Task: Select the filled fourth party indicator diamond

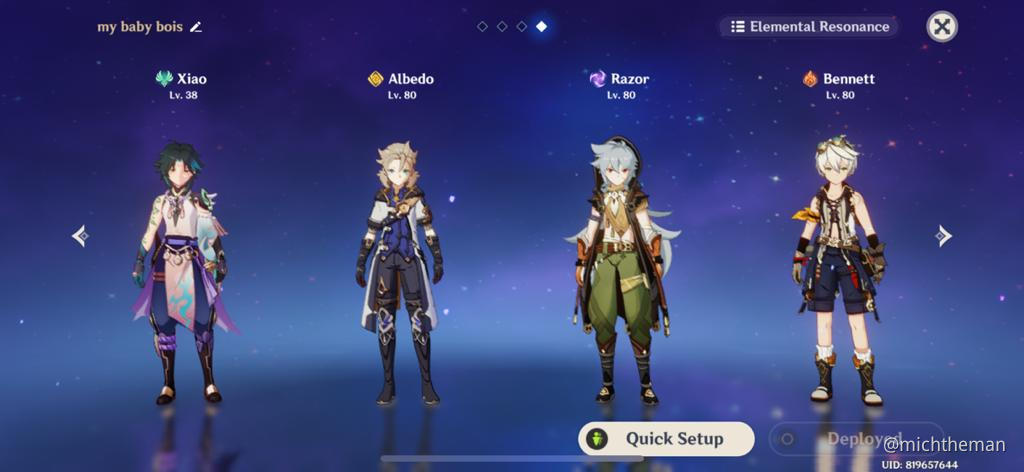Action: (541, 26)
